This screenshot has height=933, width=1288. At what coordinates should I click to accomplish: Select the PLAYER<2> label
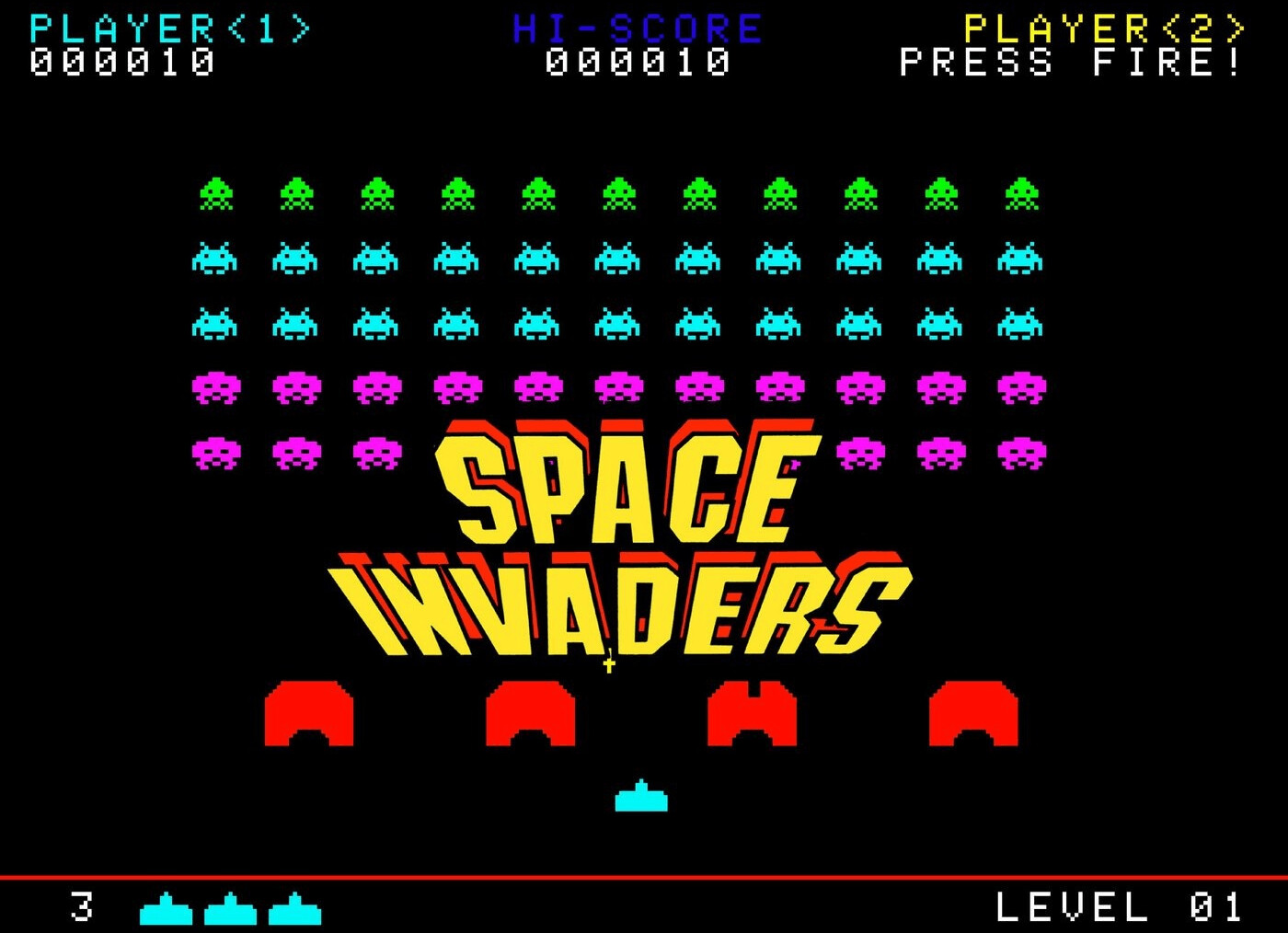1102,25
